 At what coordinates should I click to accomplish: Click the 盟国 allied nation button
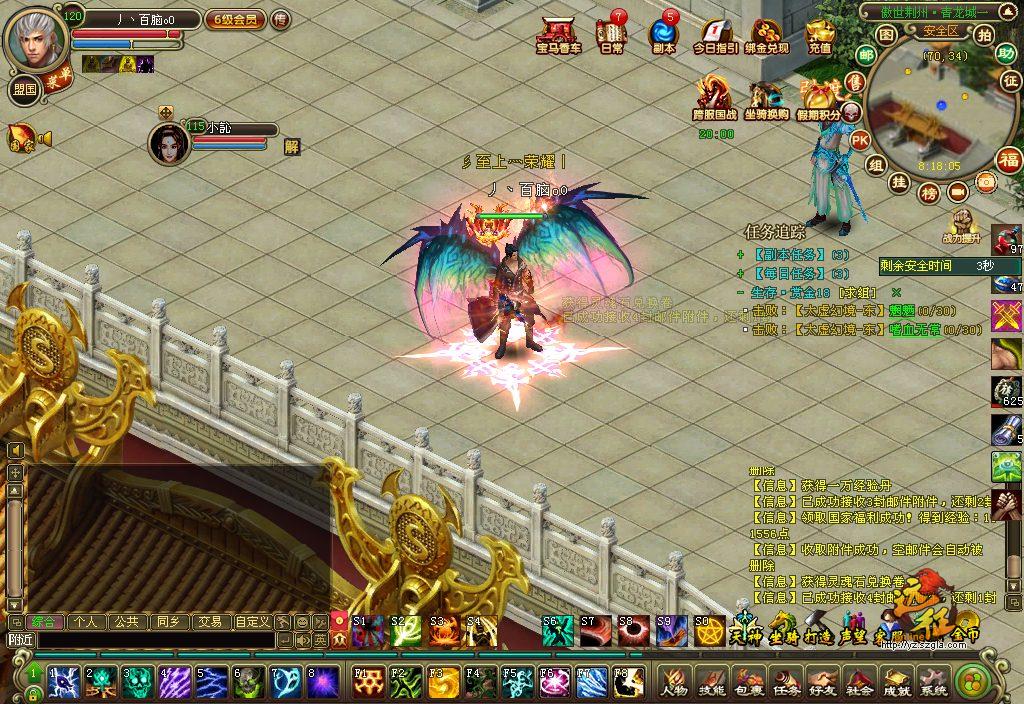point(25,88)
